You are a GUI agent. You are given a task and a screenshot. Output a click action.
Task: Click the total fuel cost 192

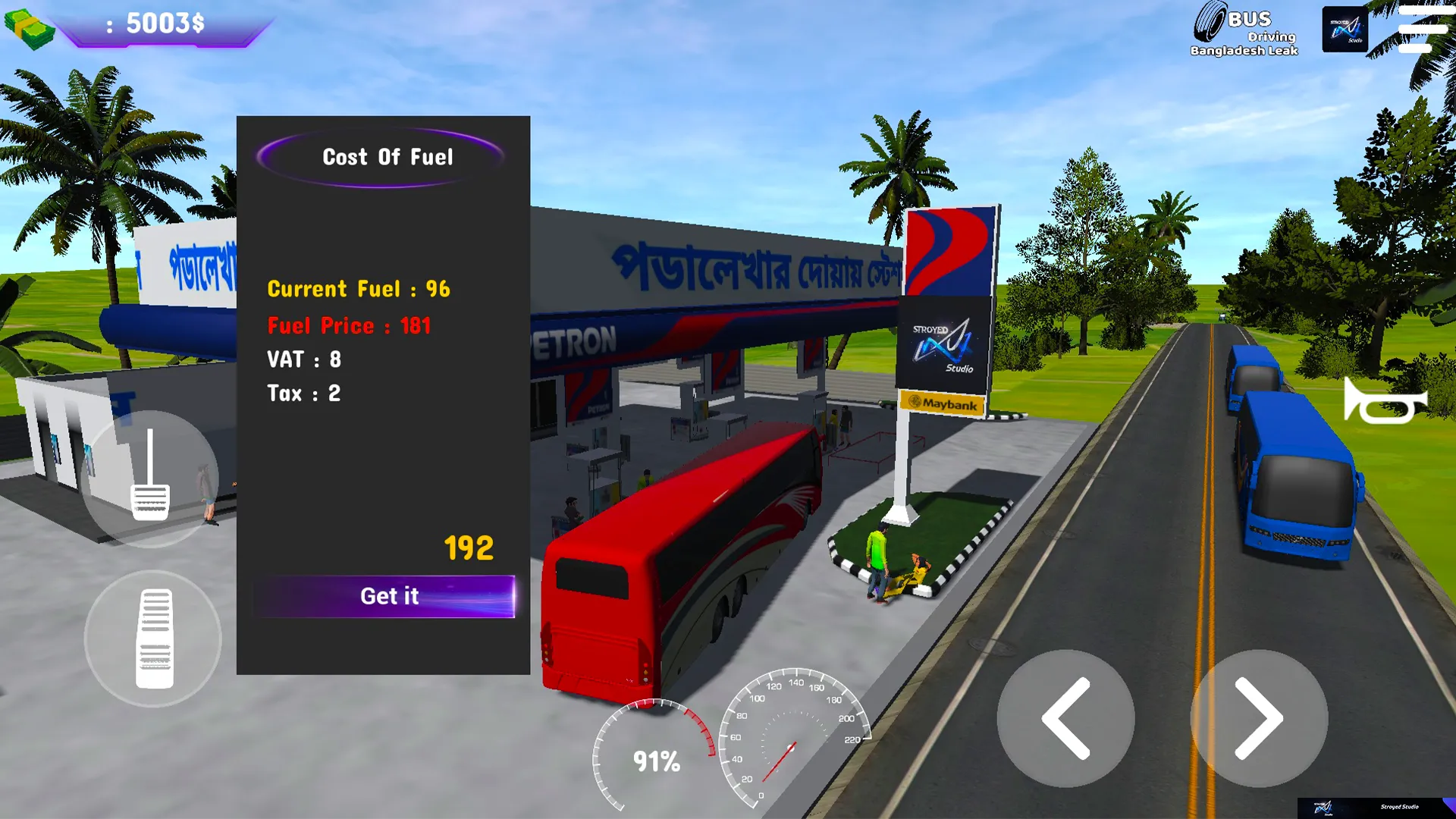tap(467, 548)
